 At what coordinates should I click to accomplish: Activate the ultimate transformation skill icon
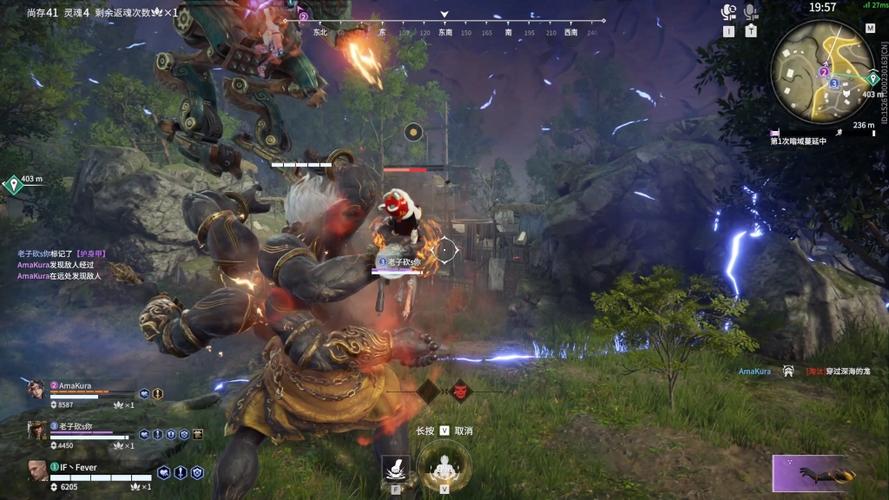point(443,465)
